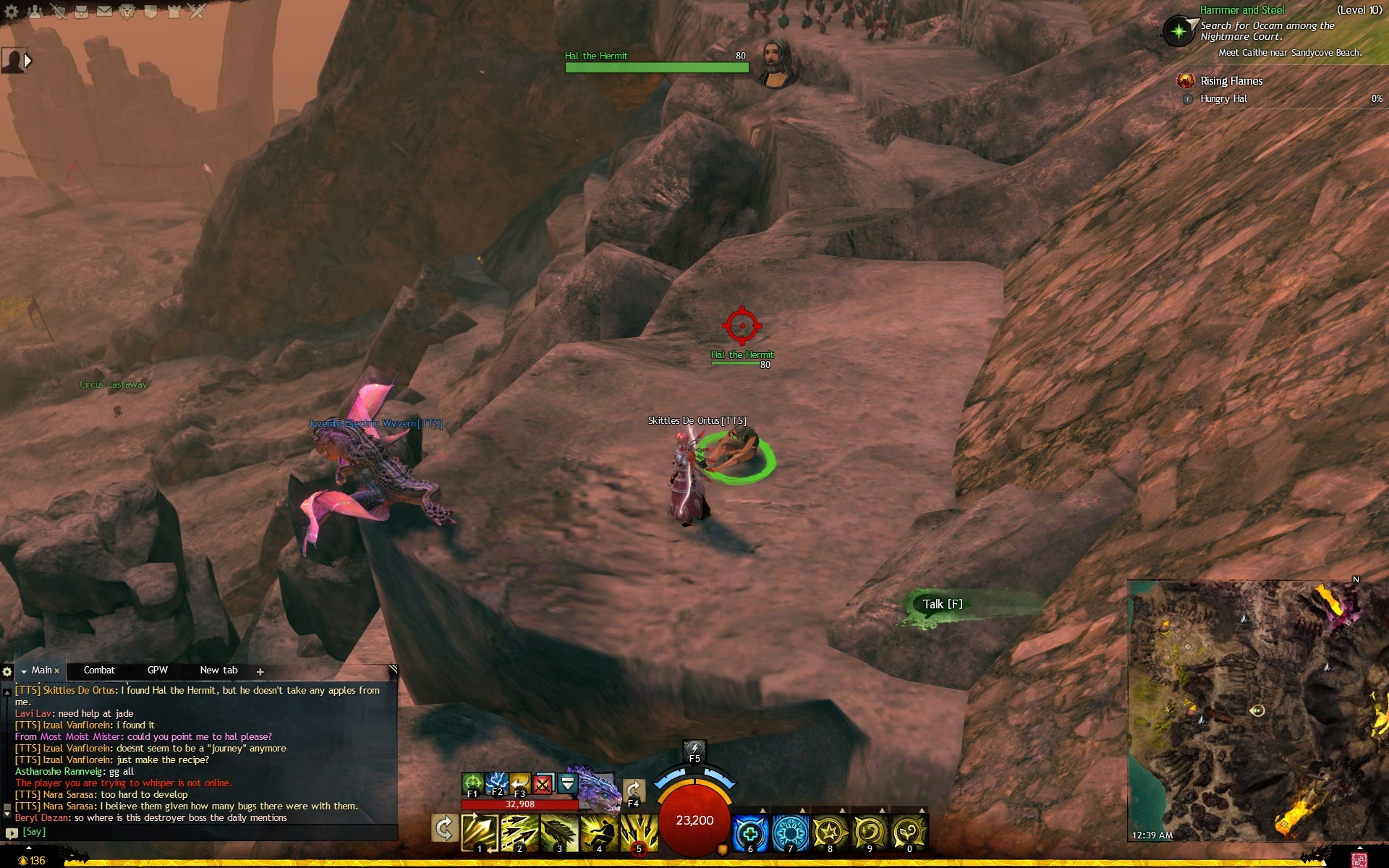Open the inventory bag icon
Screen dimensions: 1389x868
[x=81, y=12]
